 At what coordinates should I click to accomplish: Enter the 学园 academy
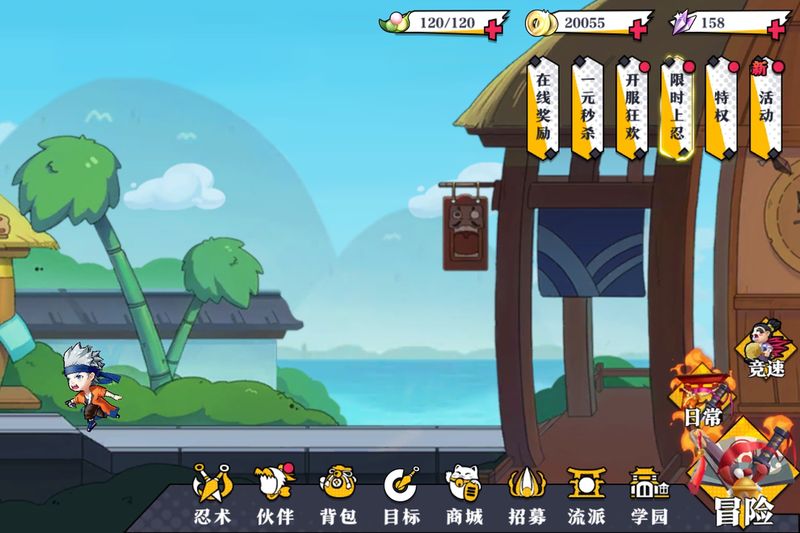click(649, 495)
